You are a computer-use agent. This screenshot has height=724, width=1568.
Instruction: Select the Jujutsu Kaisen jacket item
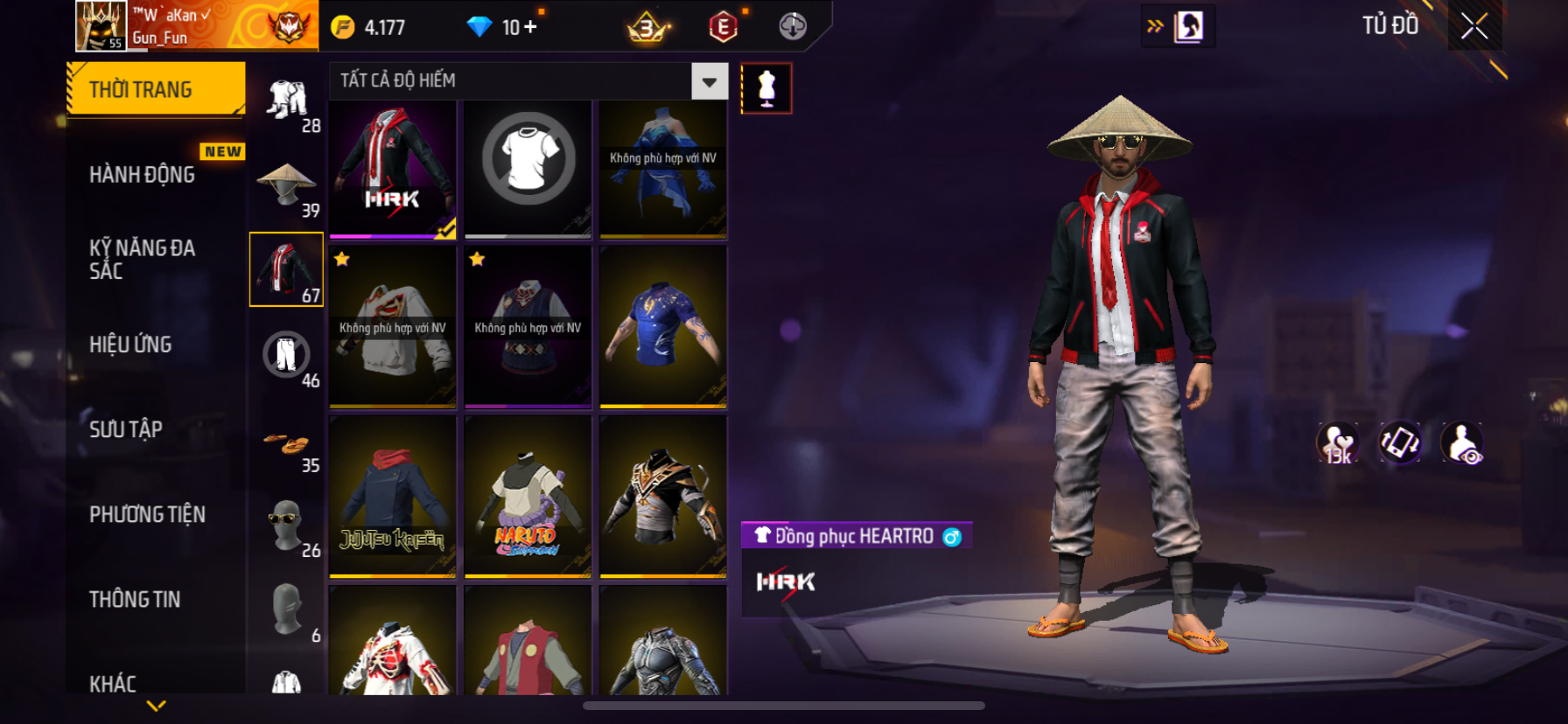pyautogui.click(x=393, y=497)
